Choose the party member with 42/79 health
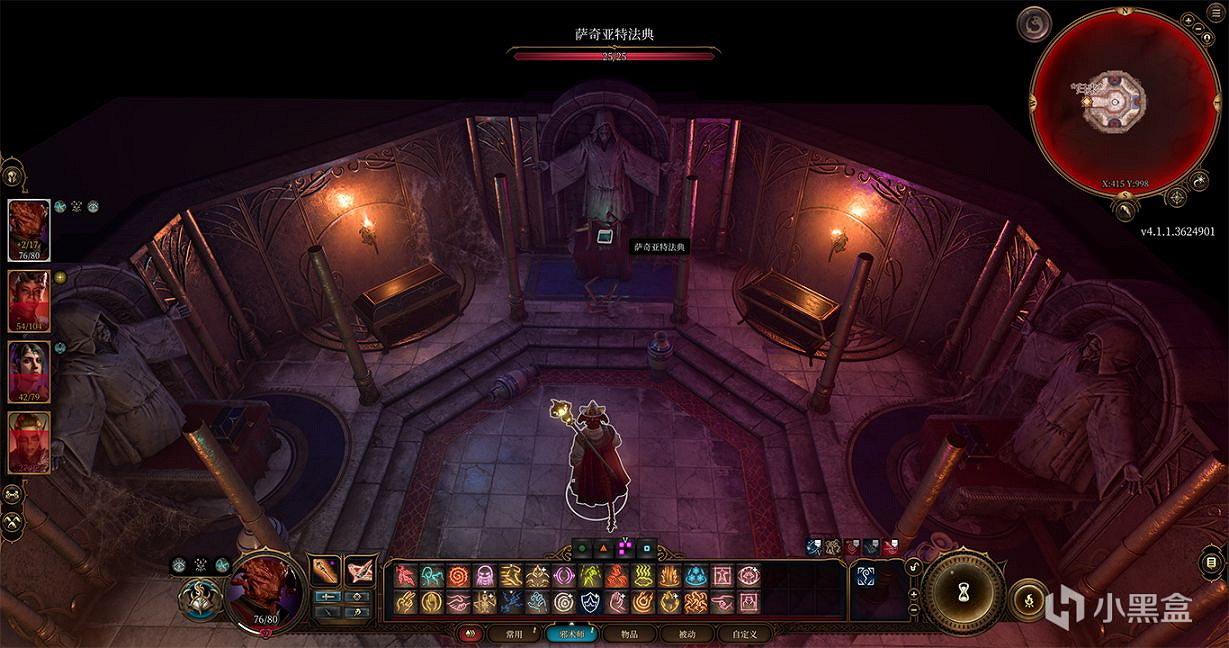The image size is (1229, 648). (x=29, y=371)
